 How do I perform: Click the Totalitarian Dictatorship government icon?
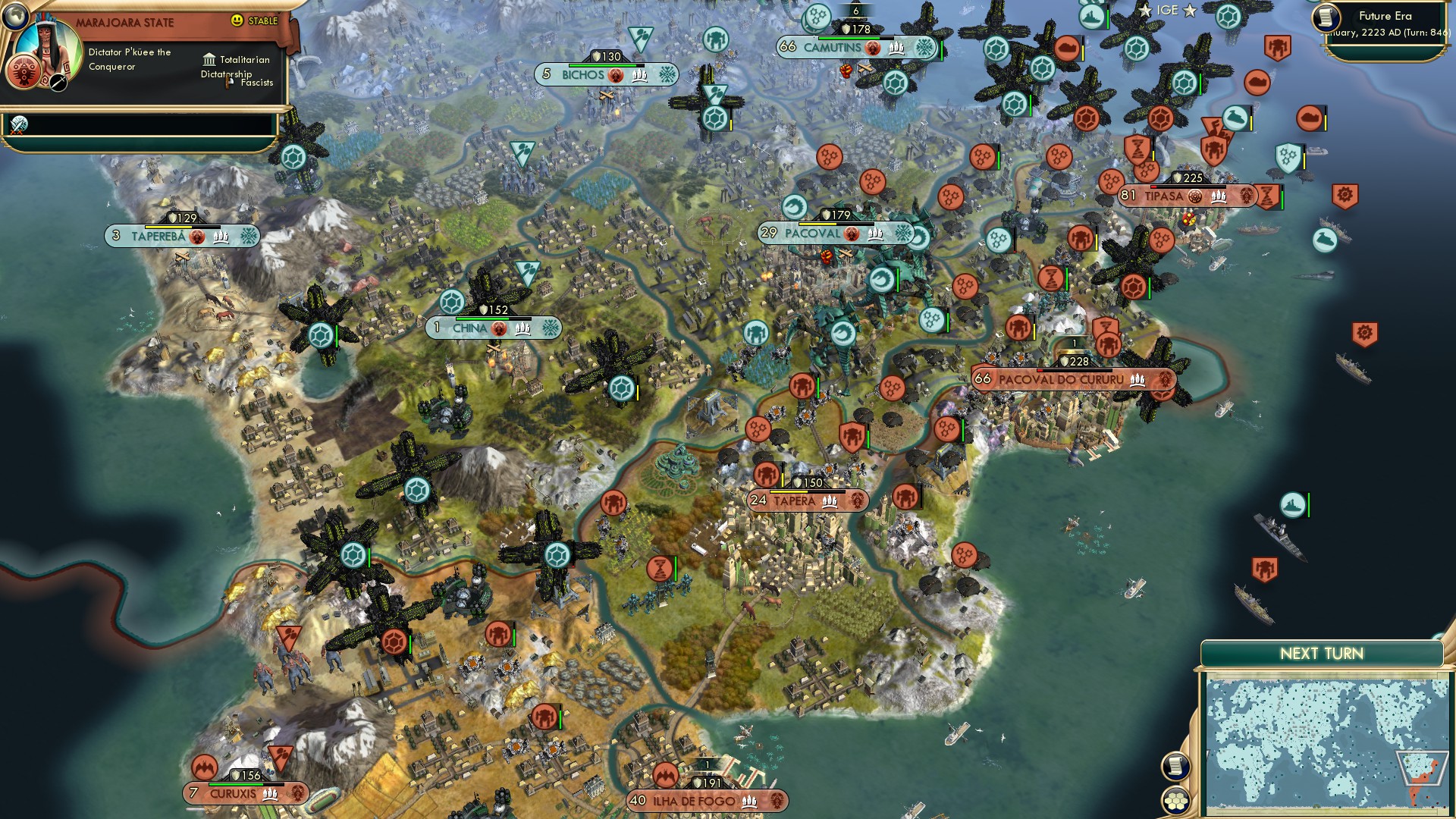208,61
